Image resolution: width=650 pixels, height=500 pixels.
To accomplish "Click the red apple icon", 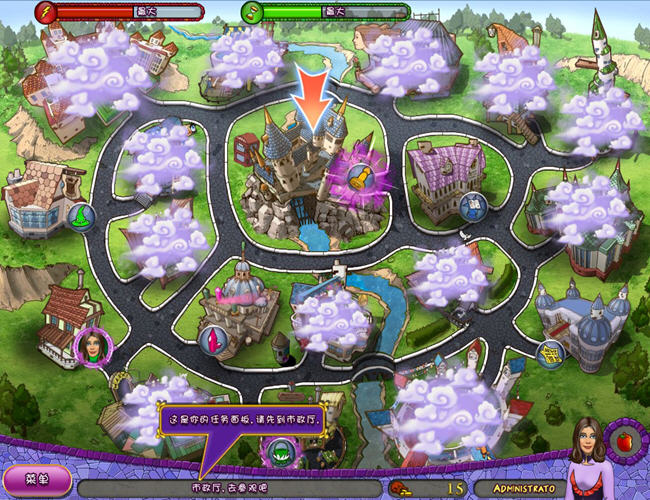I will [x=624, y=442].
